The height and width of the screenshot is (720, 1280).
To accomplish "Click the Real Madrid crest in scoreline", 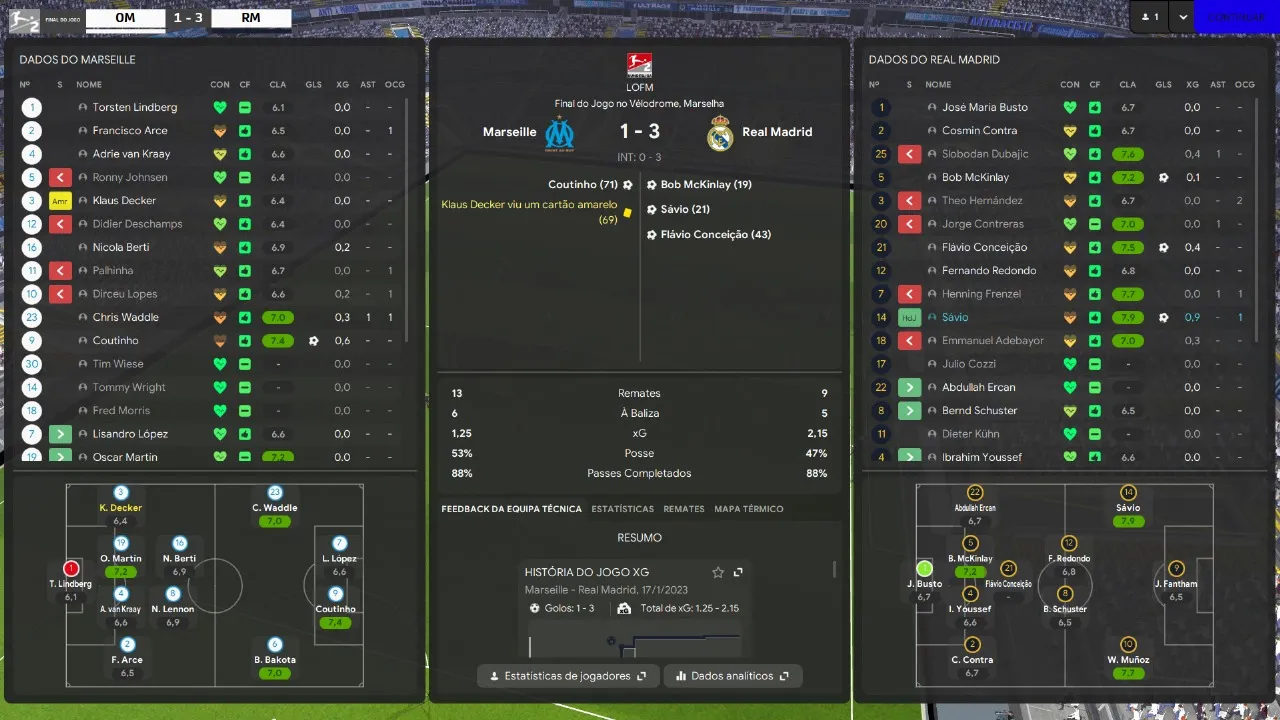I will [x=720, y=132].
